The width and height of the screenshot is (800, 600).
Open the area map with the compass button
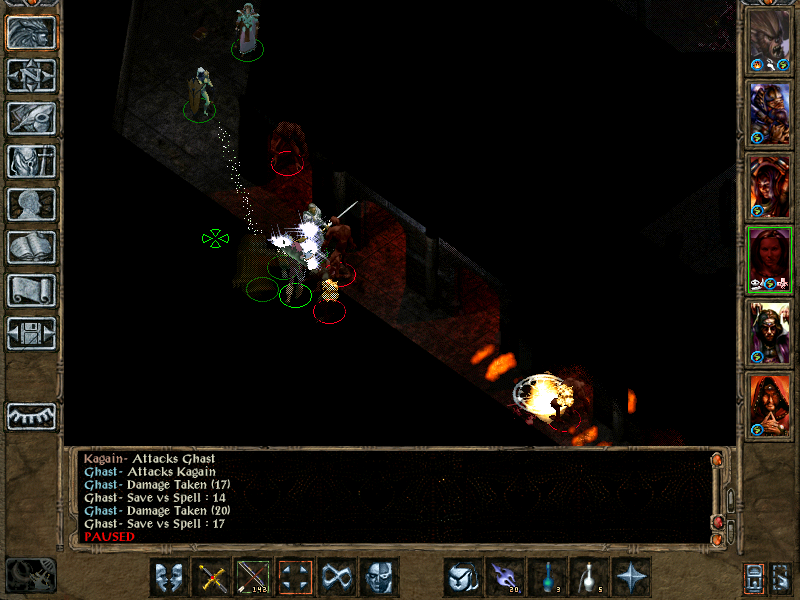[x=31, y=76]
